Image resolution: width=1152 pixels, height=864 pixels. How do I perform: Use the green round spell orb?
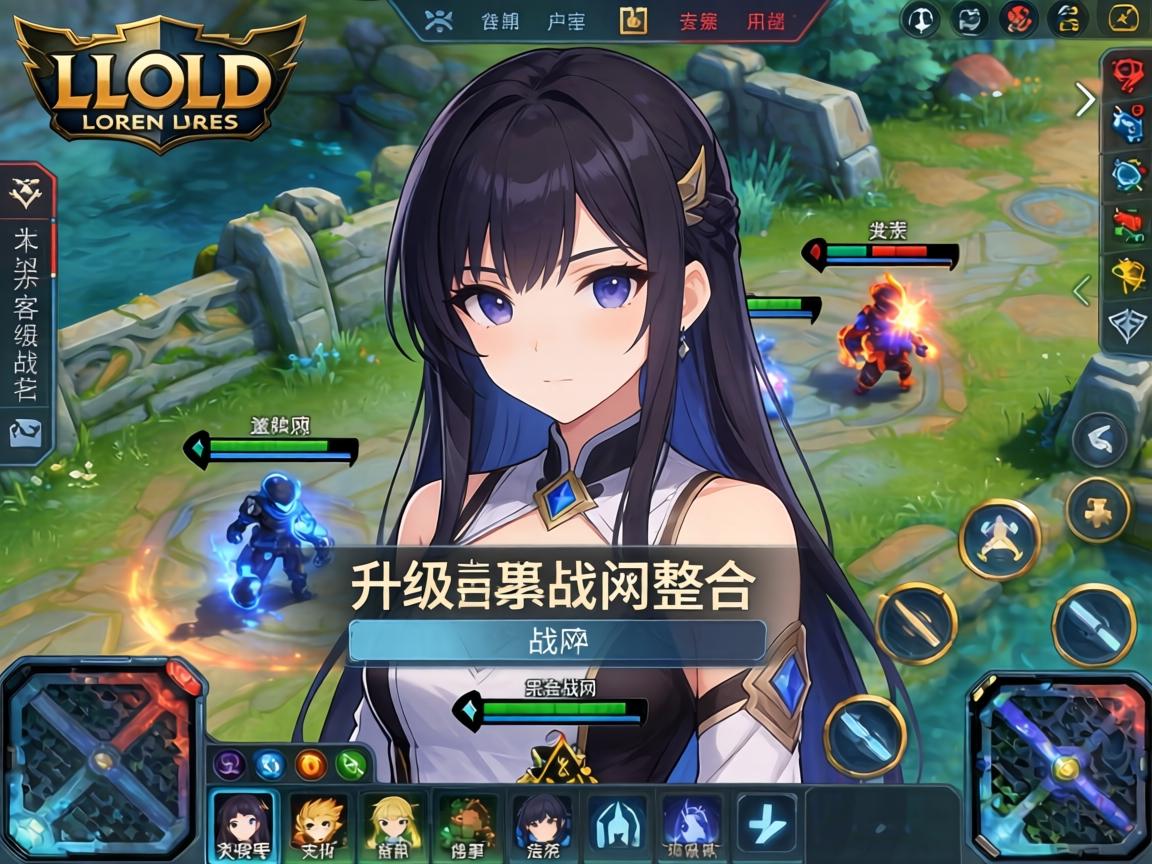click(x=351, y=765)
